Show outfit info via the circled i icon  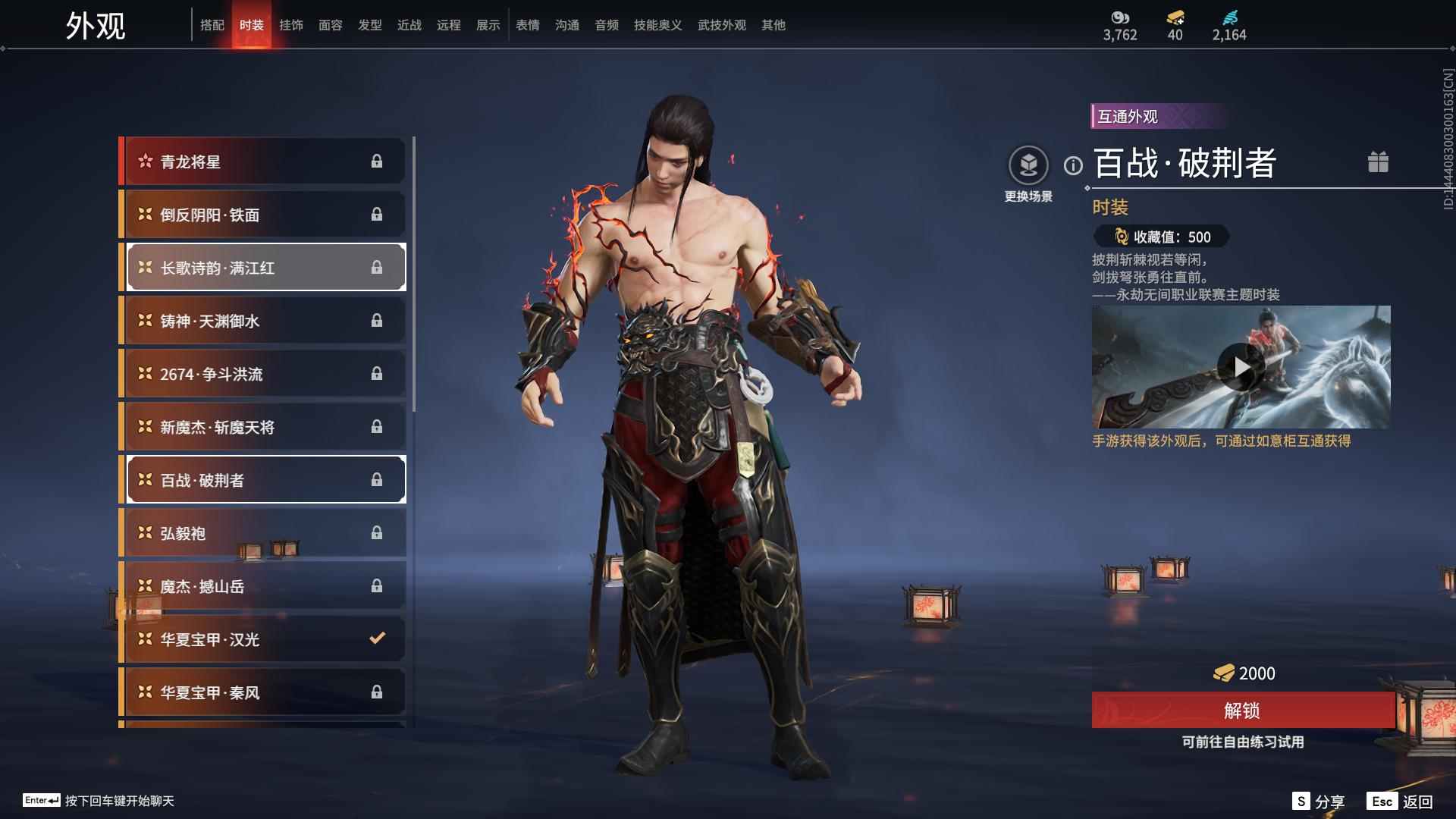point(1073,165)
